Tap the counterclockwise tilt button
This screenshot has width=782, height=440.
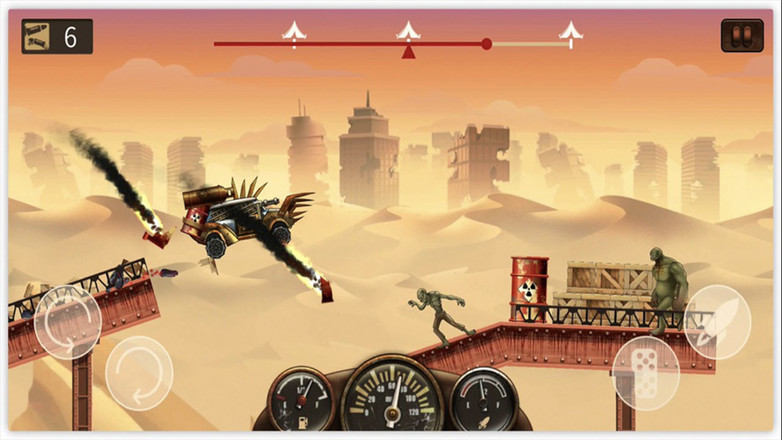67,322
